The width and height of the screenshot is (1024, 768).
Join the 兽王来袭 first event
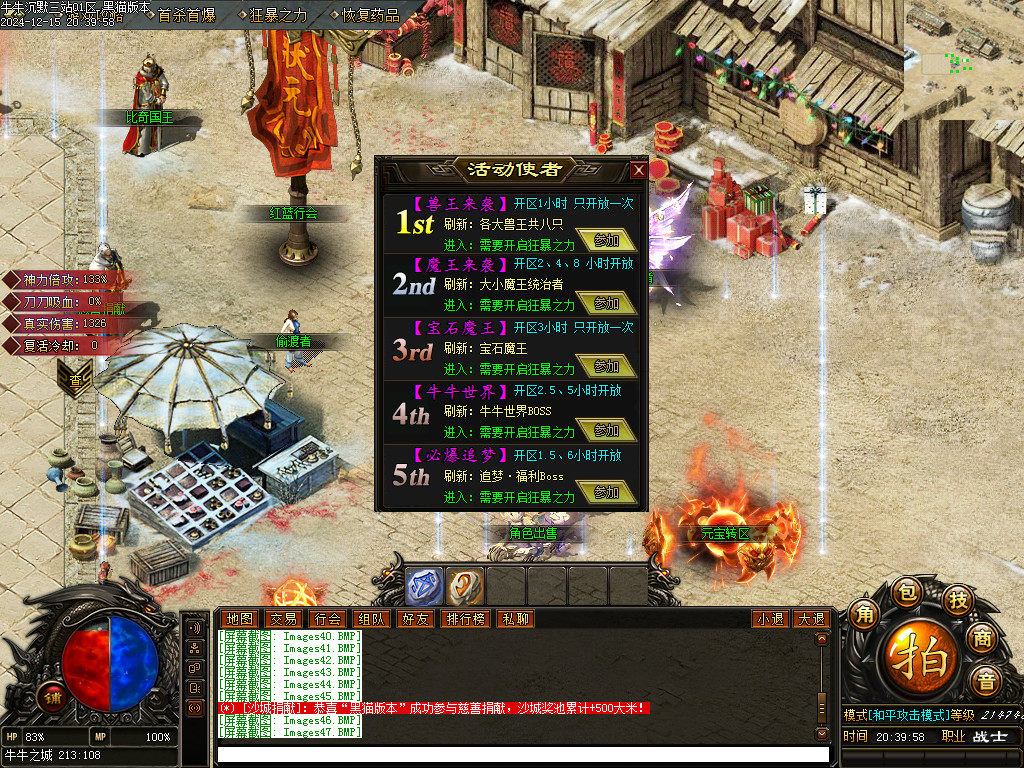[x=606, y=240]
